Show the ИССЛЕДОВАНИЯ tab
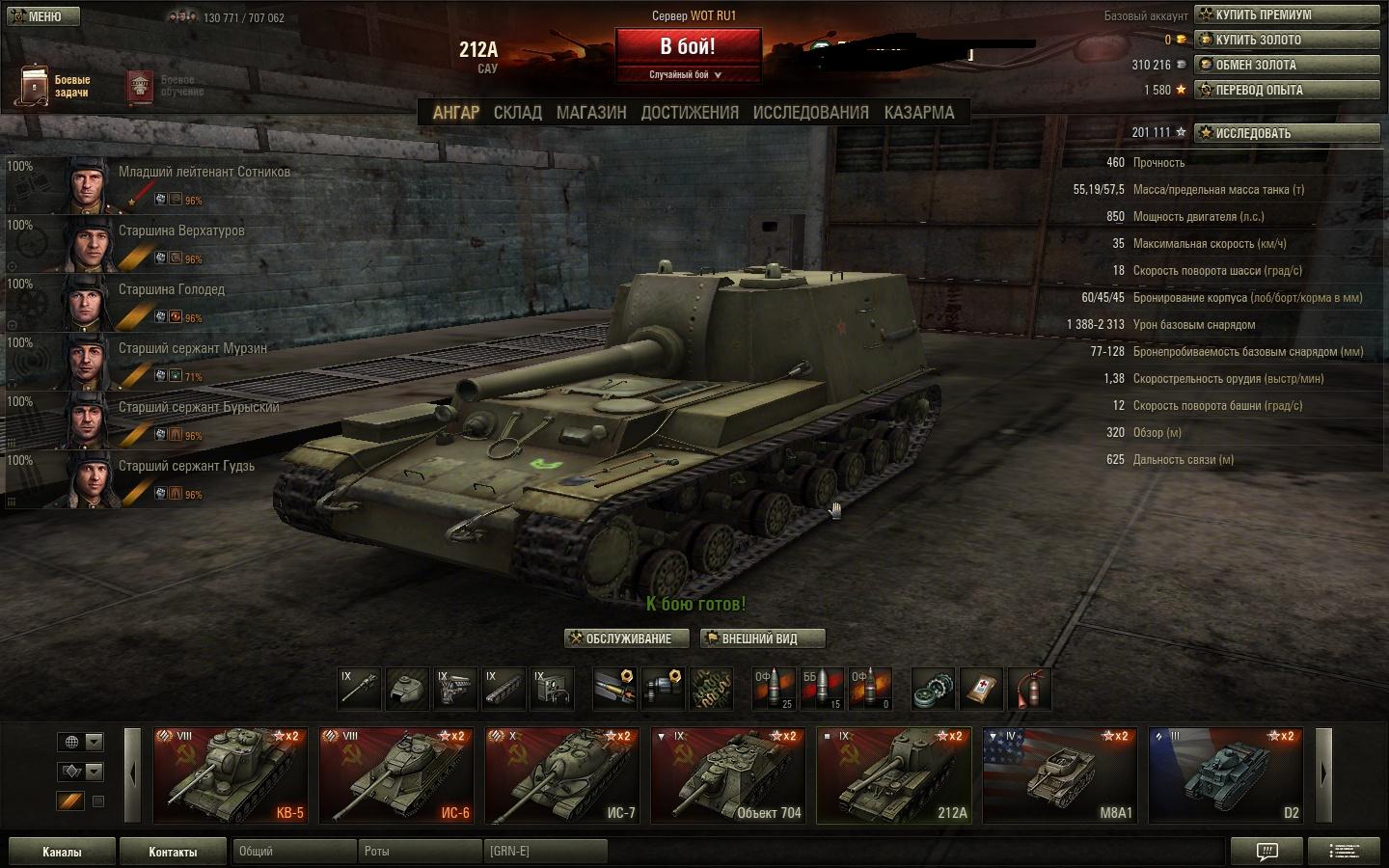This screenshot has width=1389, height=868. (x=811, y=113)
